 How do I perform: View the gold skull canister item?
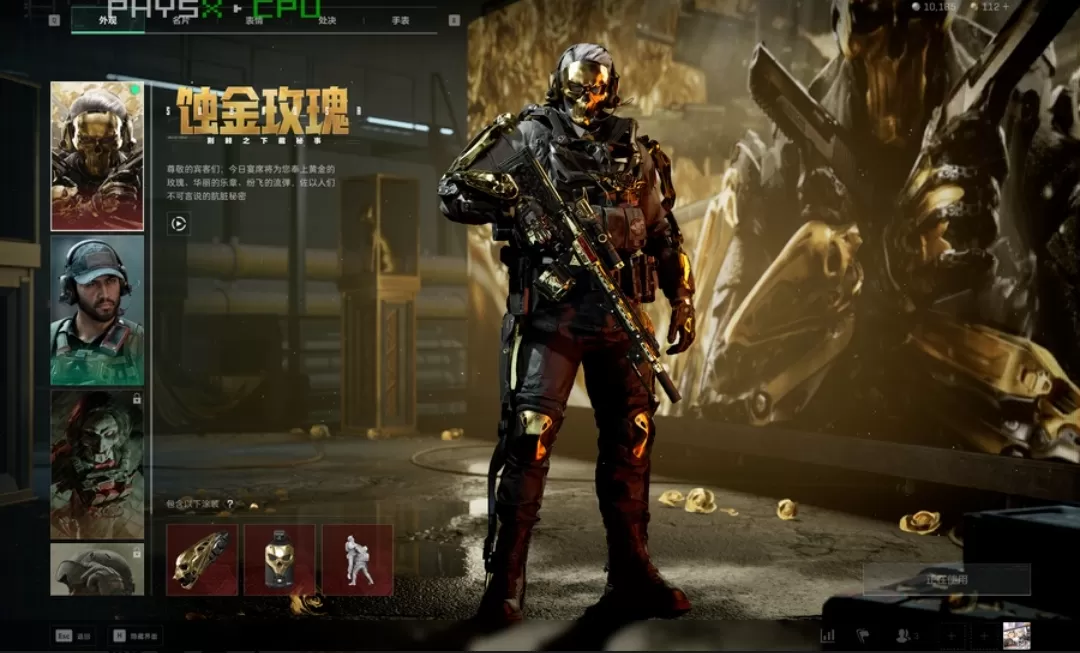(x=279, y=560)
